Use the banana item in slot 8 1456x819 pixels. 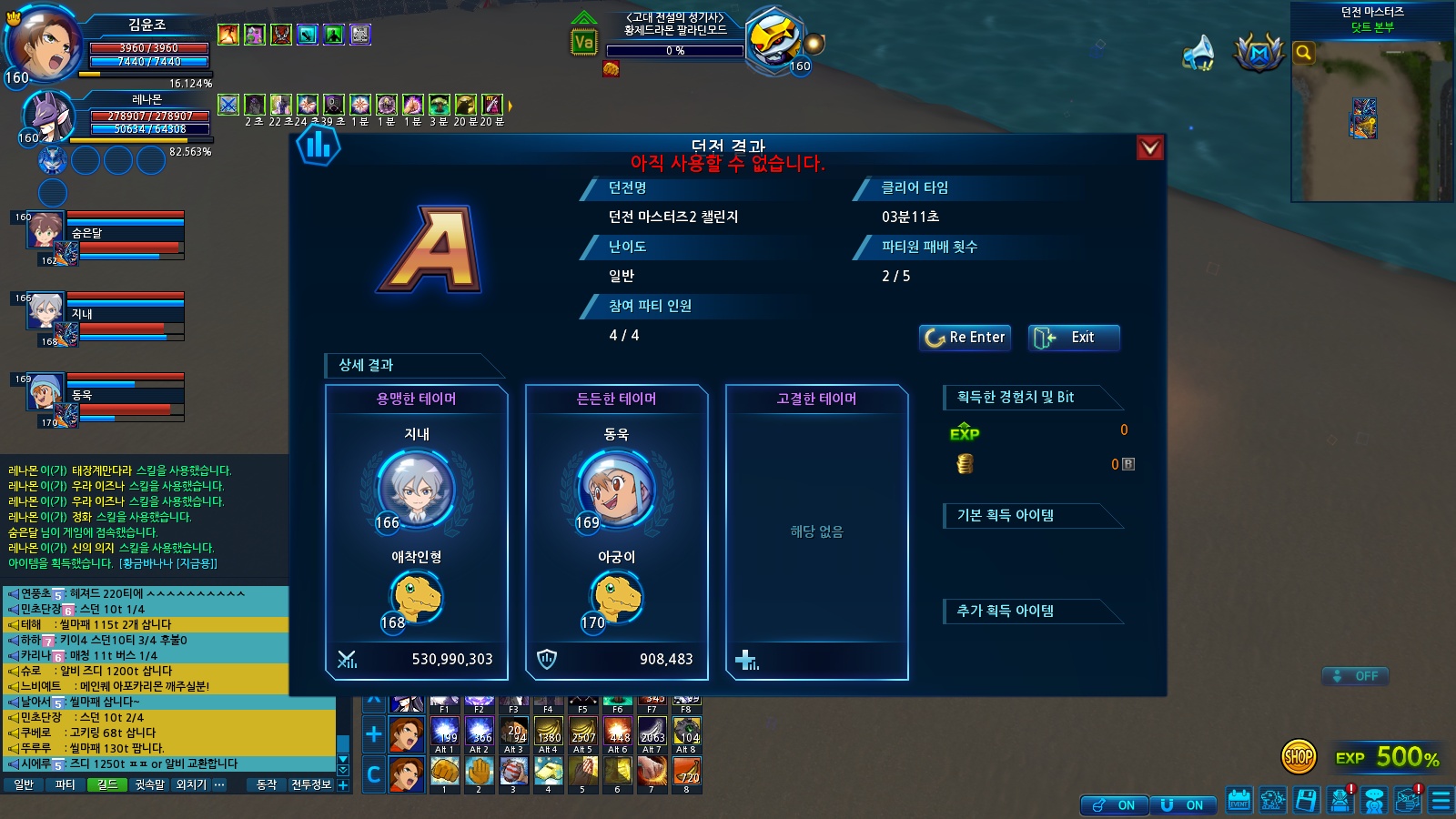coord(686,771)
